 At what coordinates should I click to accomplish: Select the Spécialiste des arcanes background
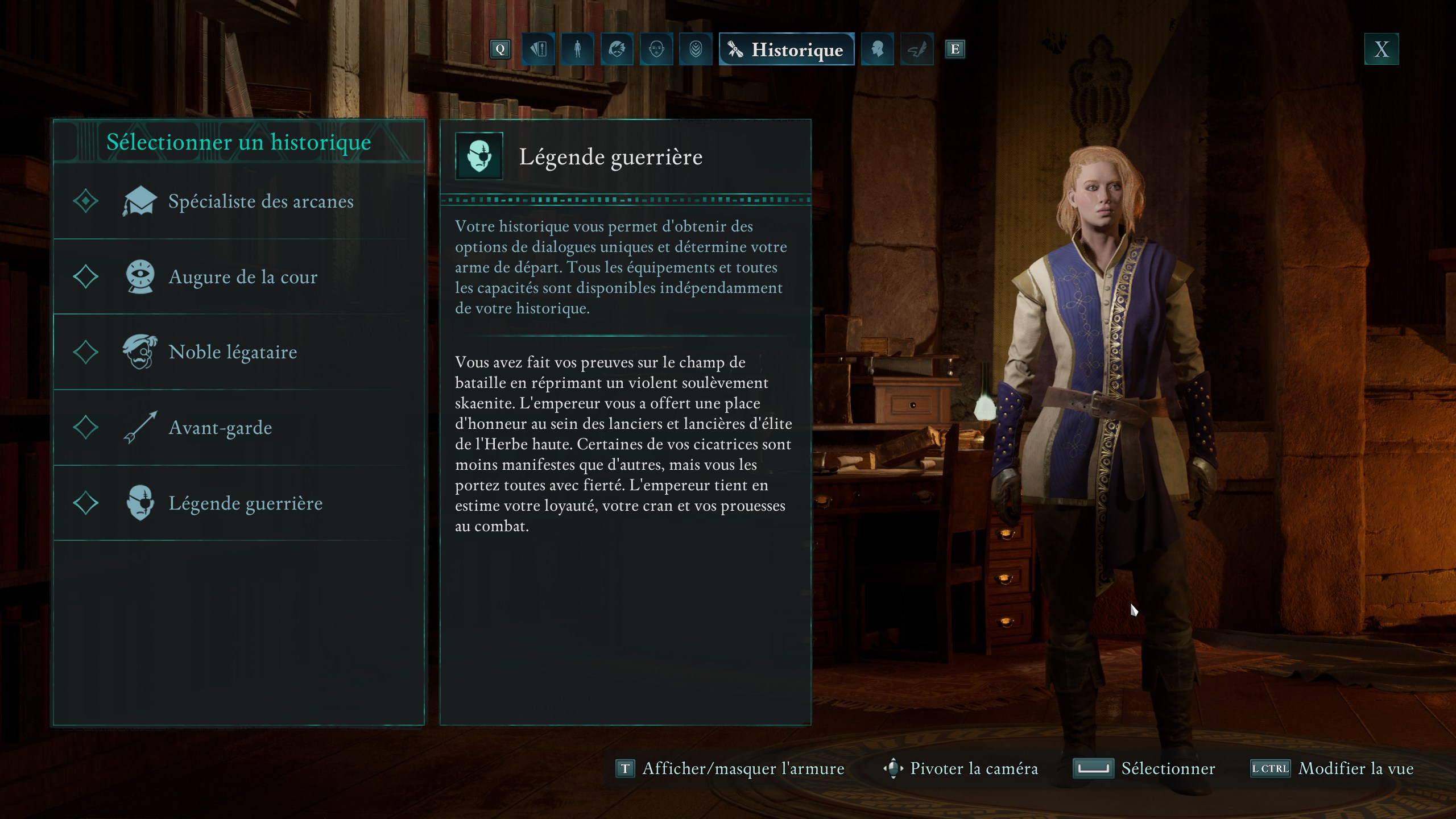(239, 201)
